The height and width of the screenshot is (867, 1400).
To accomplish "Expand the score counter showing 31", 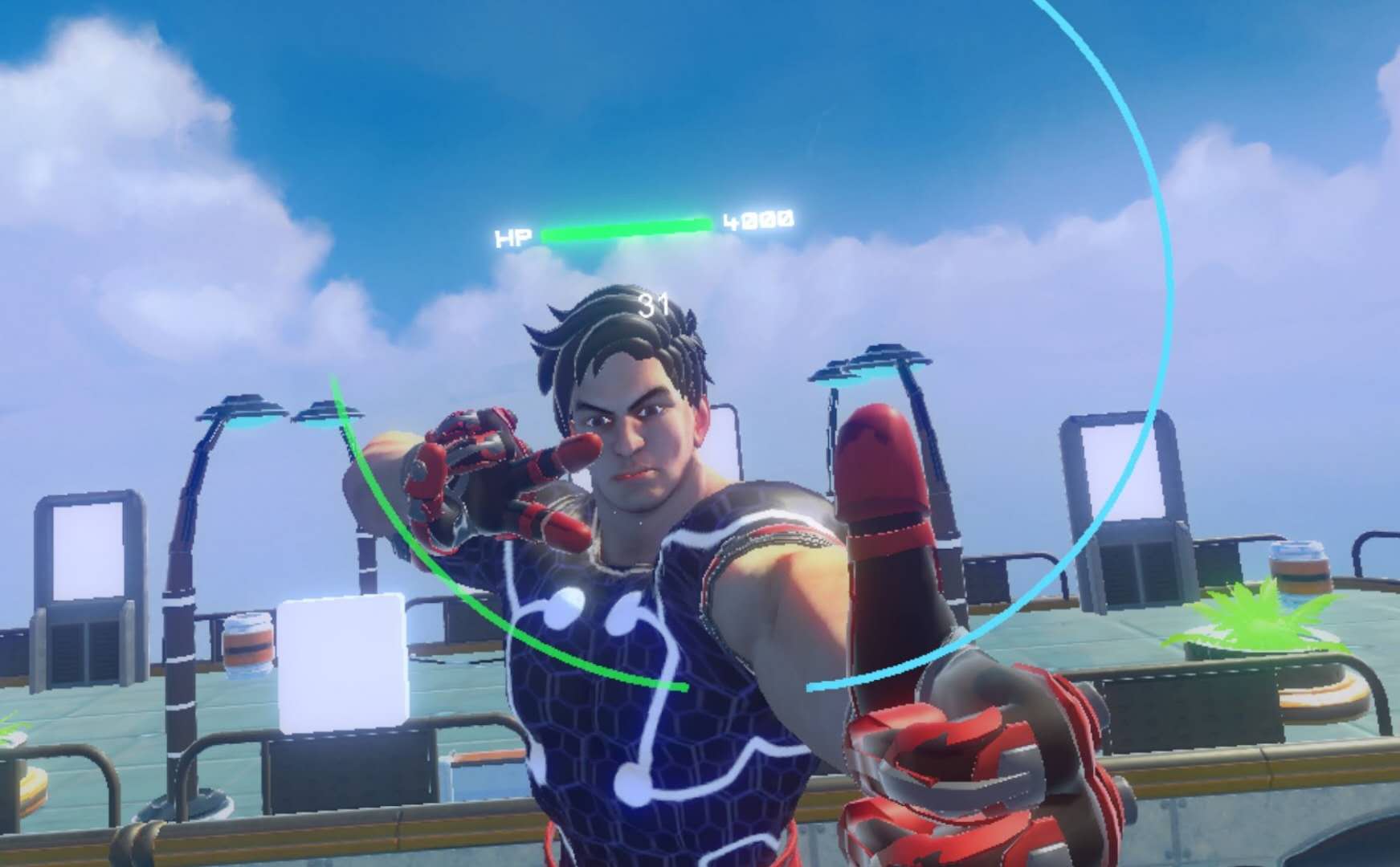I will (653, 303).
